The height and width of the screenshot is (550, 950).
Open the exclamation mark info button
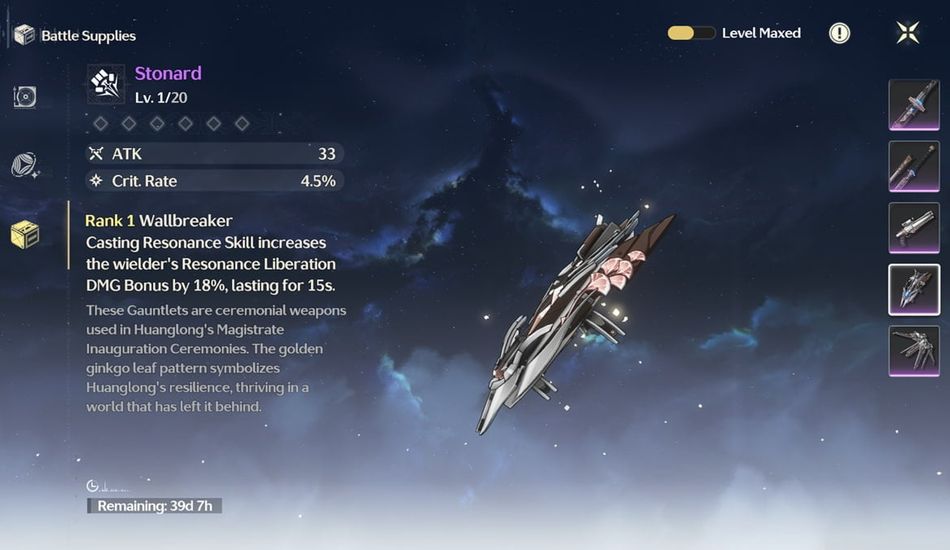(x=840, y=33)
